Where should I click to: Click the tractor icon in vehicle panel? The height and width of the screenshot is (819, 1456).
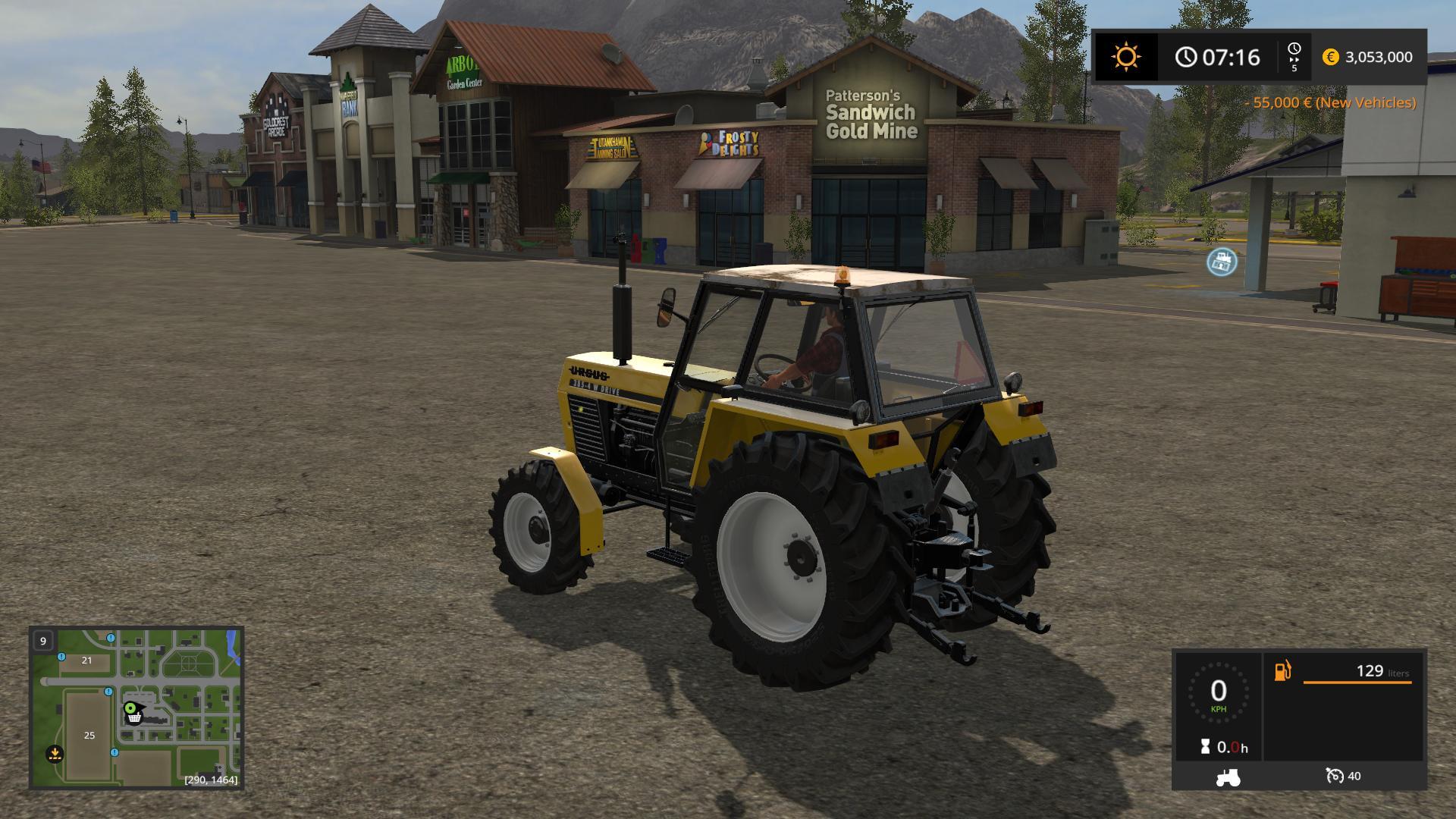[1228, 777]
